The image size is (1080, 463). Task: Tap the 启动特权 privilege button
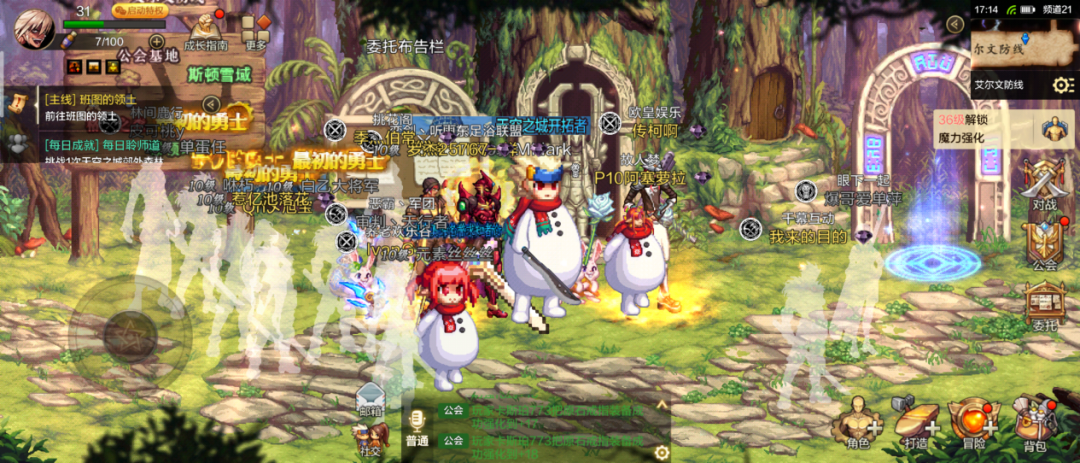click(x=140, y=11)
